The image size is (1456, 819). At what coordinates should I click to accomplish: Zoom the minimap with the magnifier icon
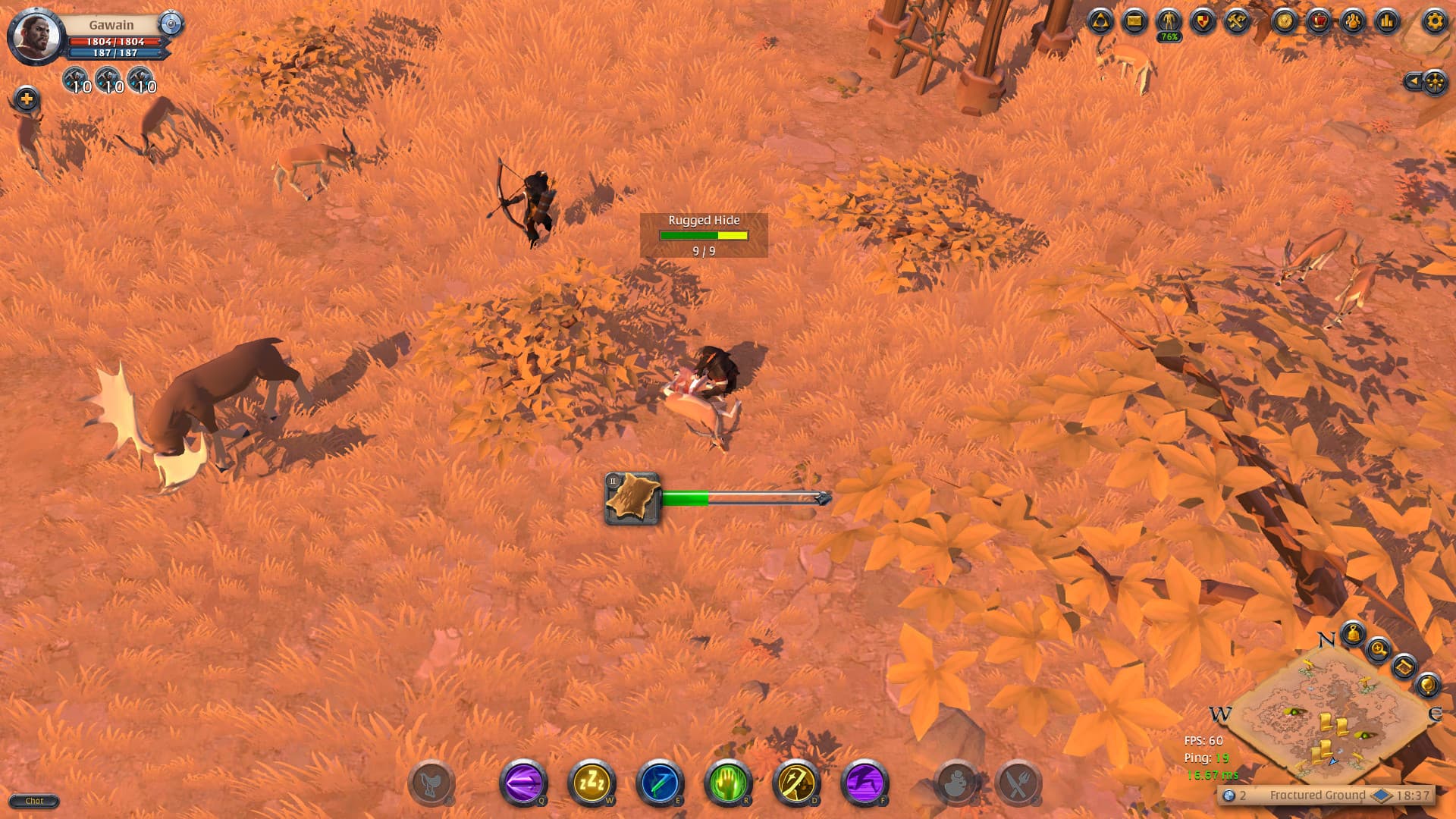[1379, 649]
